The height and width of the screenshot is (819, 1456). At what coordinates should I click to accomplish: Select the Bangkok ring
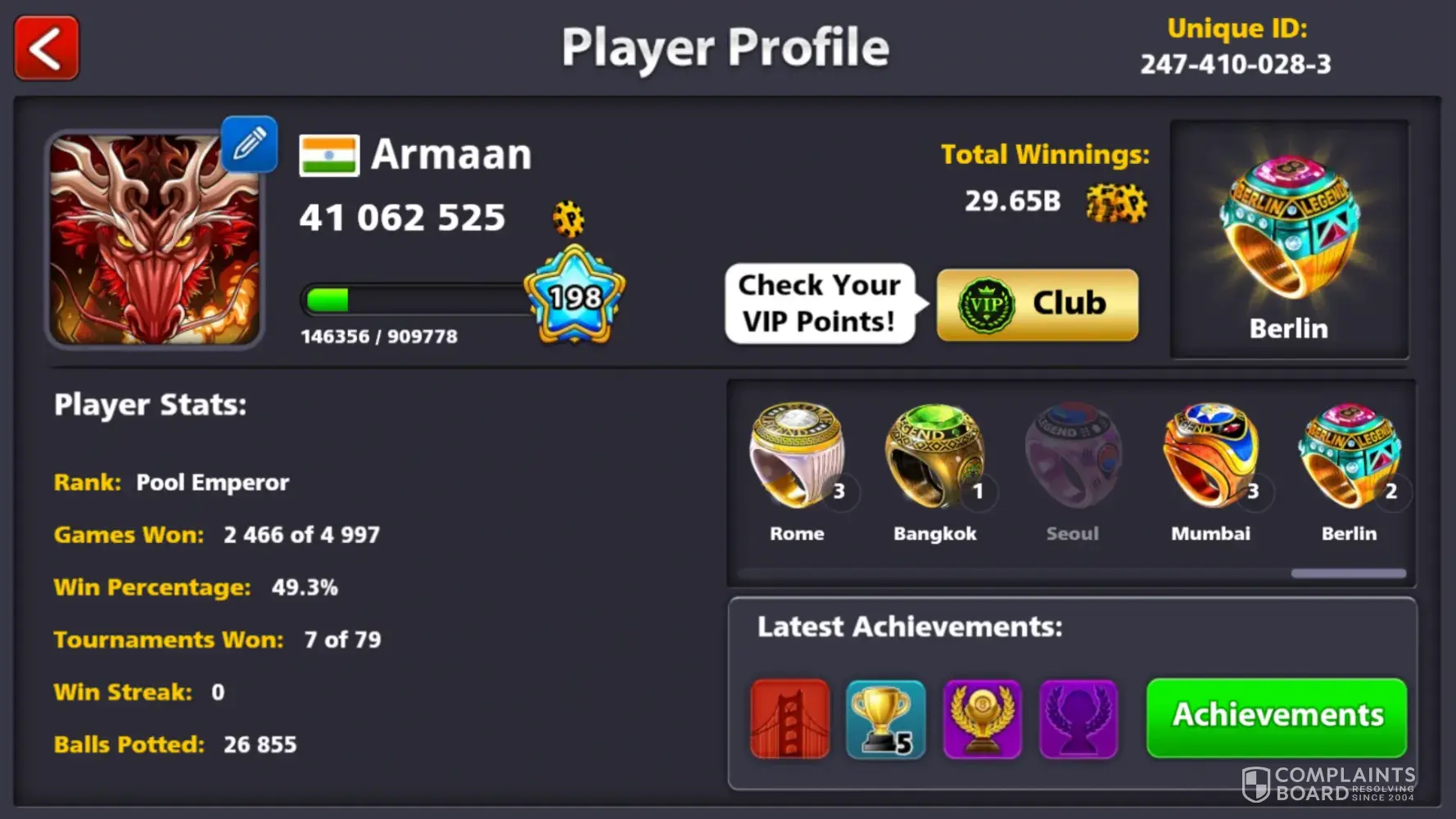(x=934, y=459)
